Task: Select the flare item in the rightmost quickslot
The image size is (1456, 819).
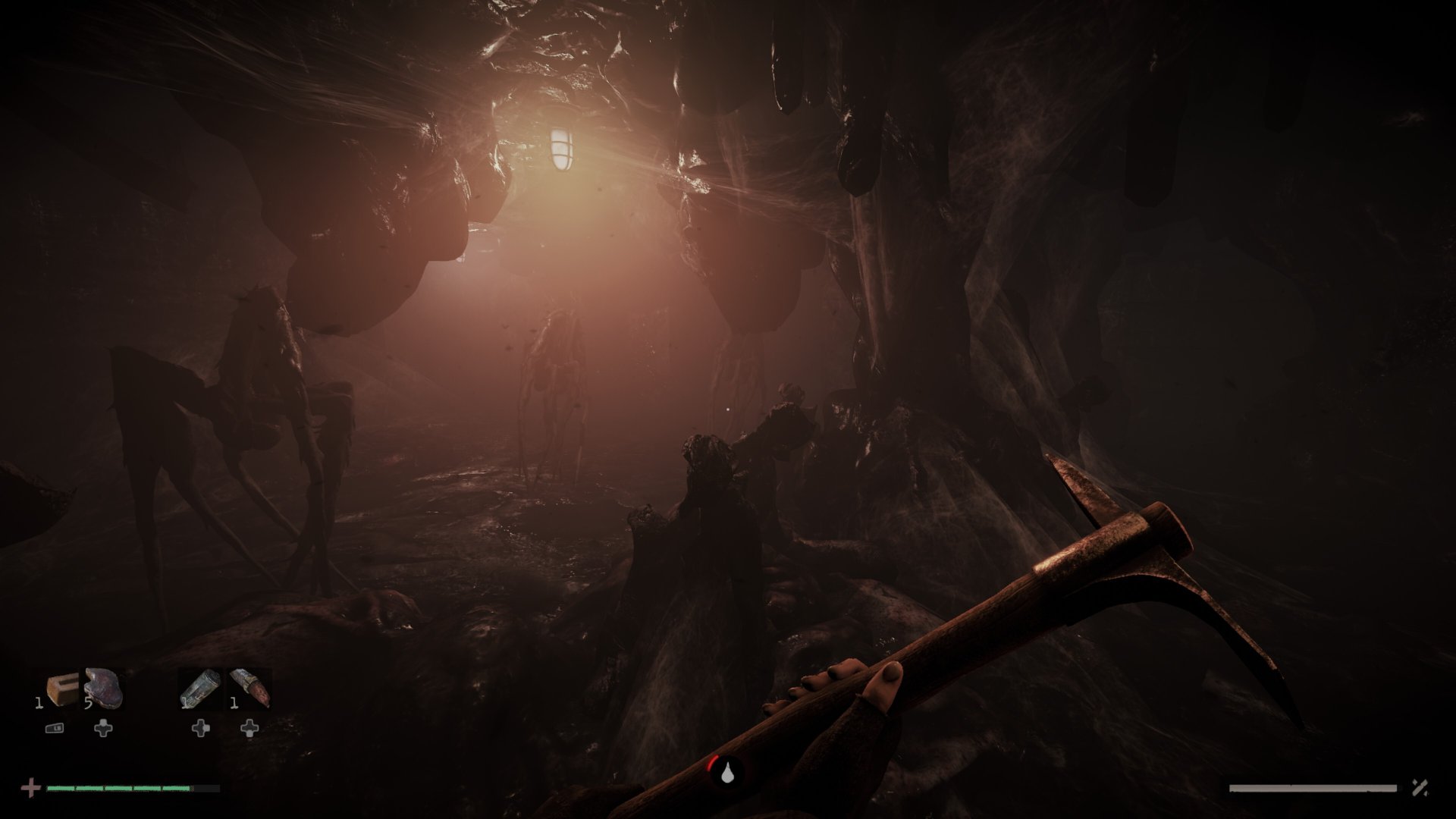Action: [x=249, y=689]
